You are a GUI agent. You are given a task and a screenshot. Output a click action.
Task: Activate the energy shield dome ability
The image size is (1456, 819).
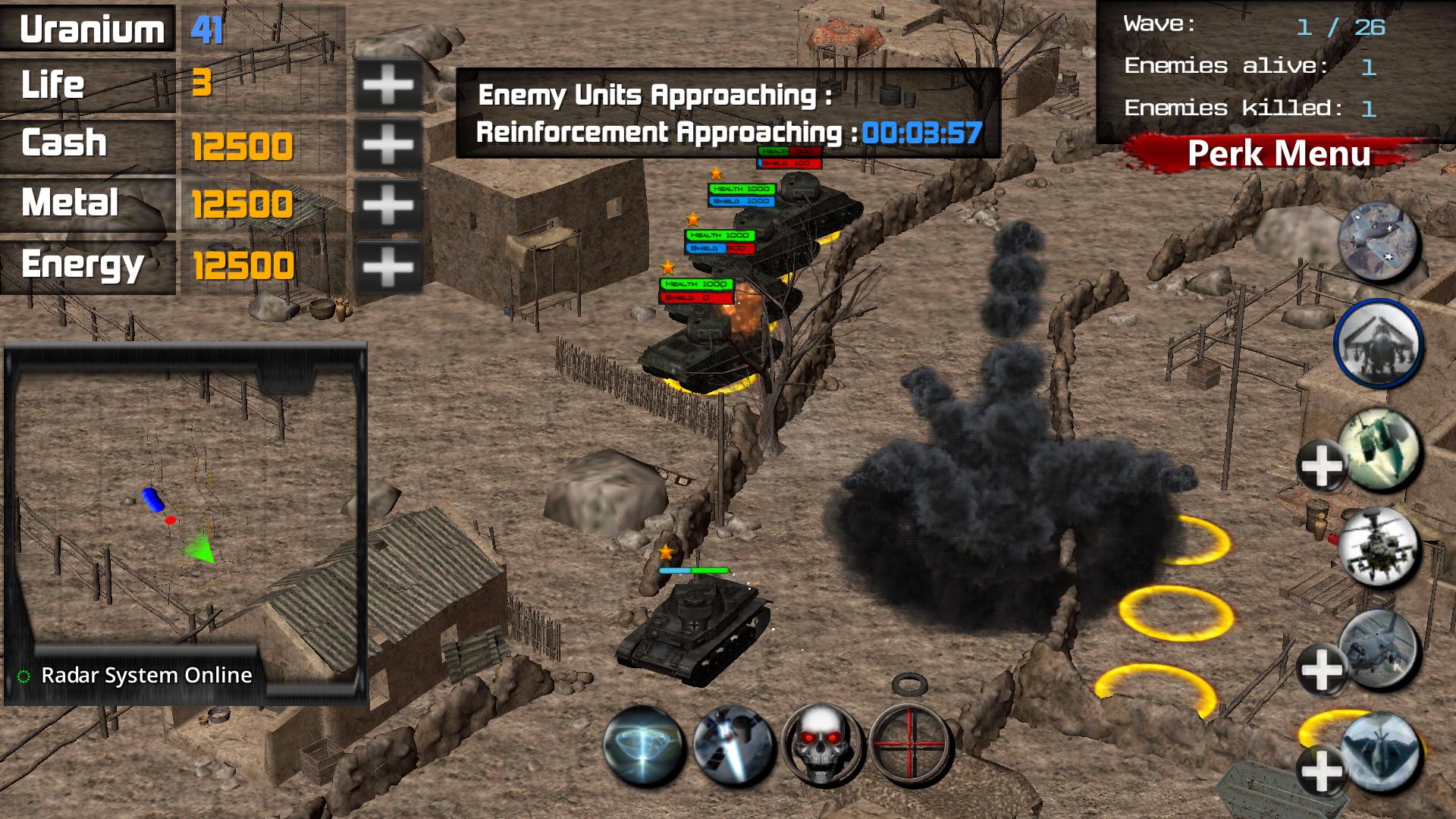click(x=644, y=745)
